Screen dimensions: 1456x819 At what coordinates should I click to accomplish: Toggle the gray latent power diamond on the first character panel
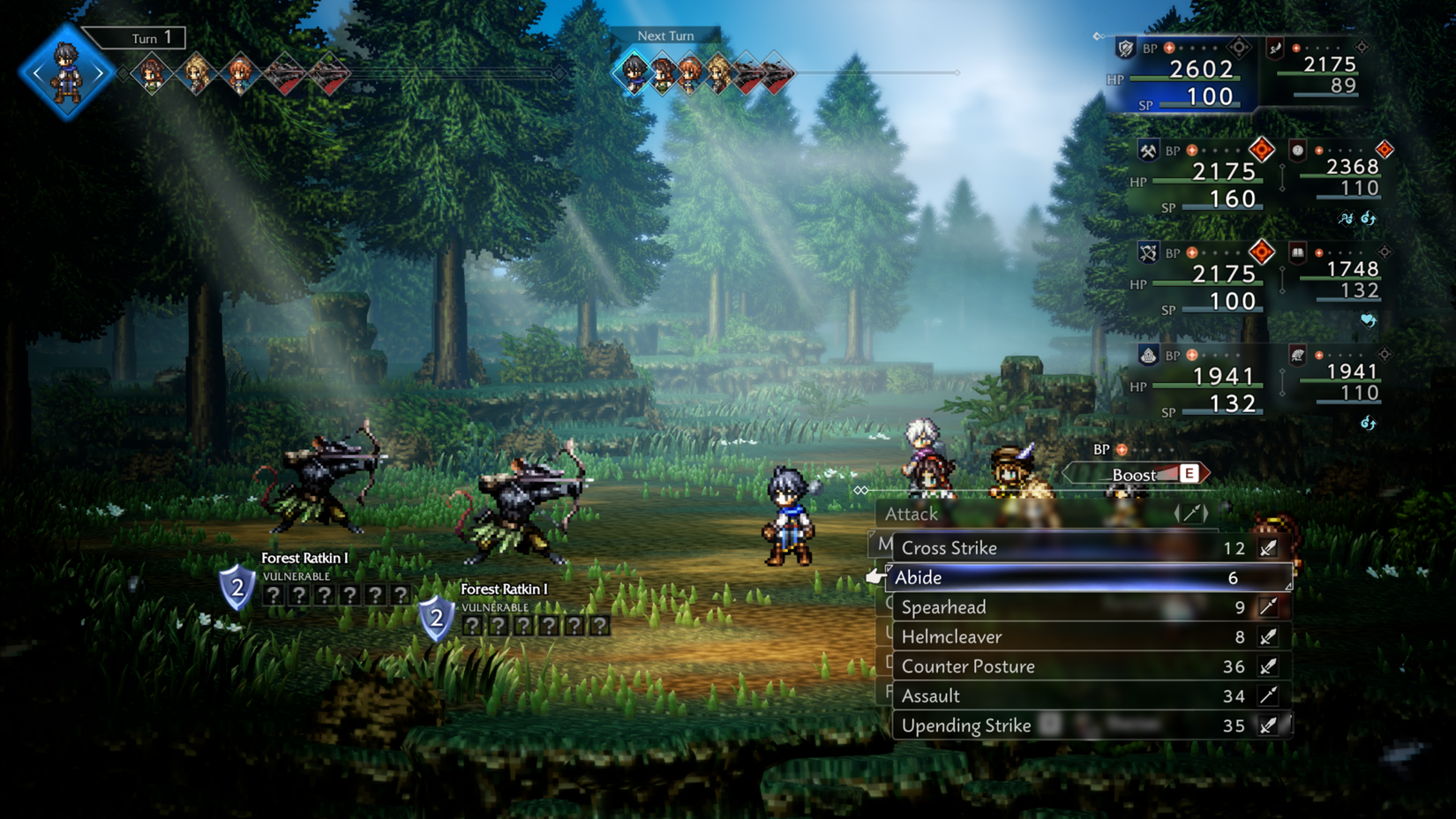click(1239, 48)
